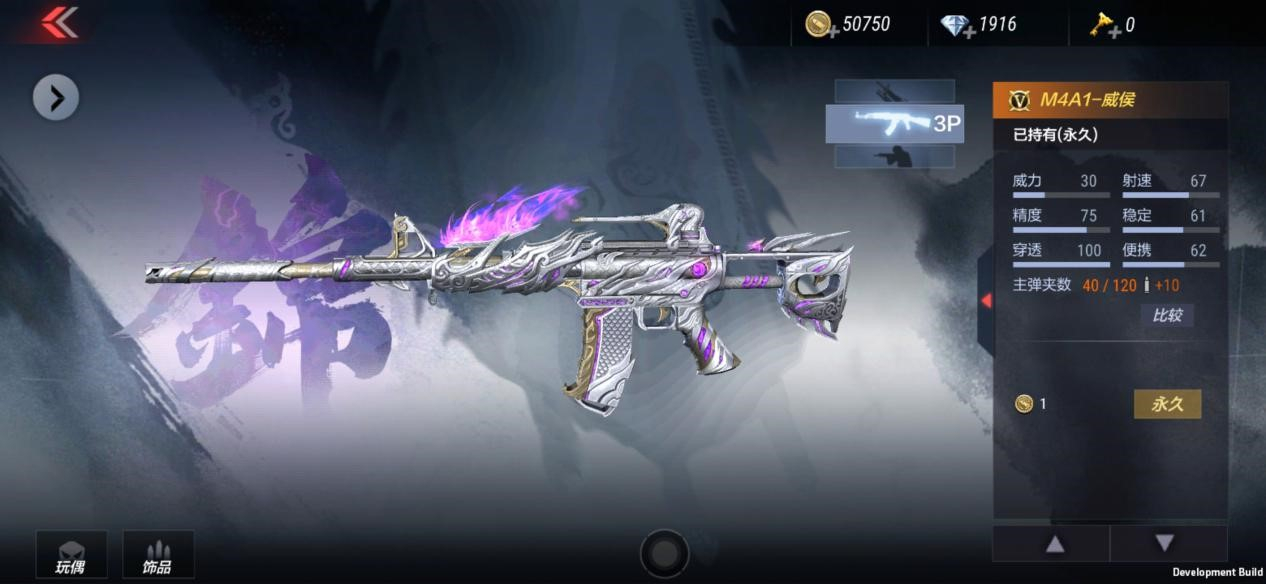Go back with the red double-arrow button
Viewport: 1266px width, 584px height.
59,22
